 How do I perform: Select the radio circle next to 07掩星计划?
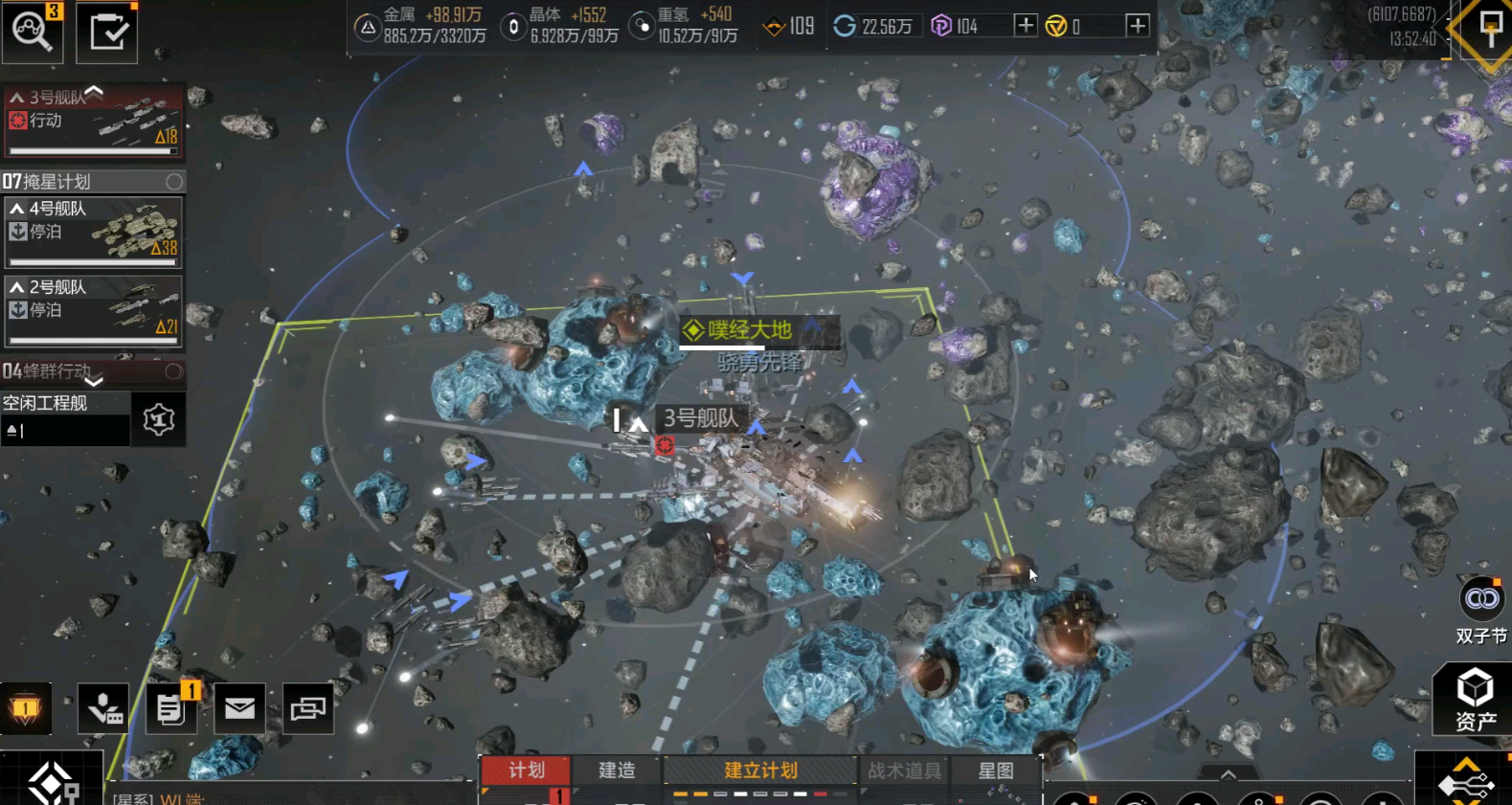pos(174,181)
